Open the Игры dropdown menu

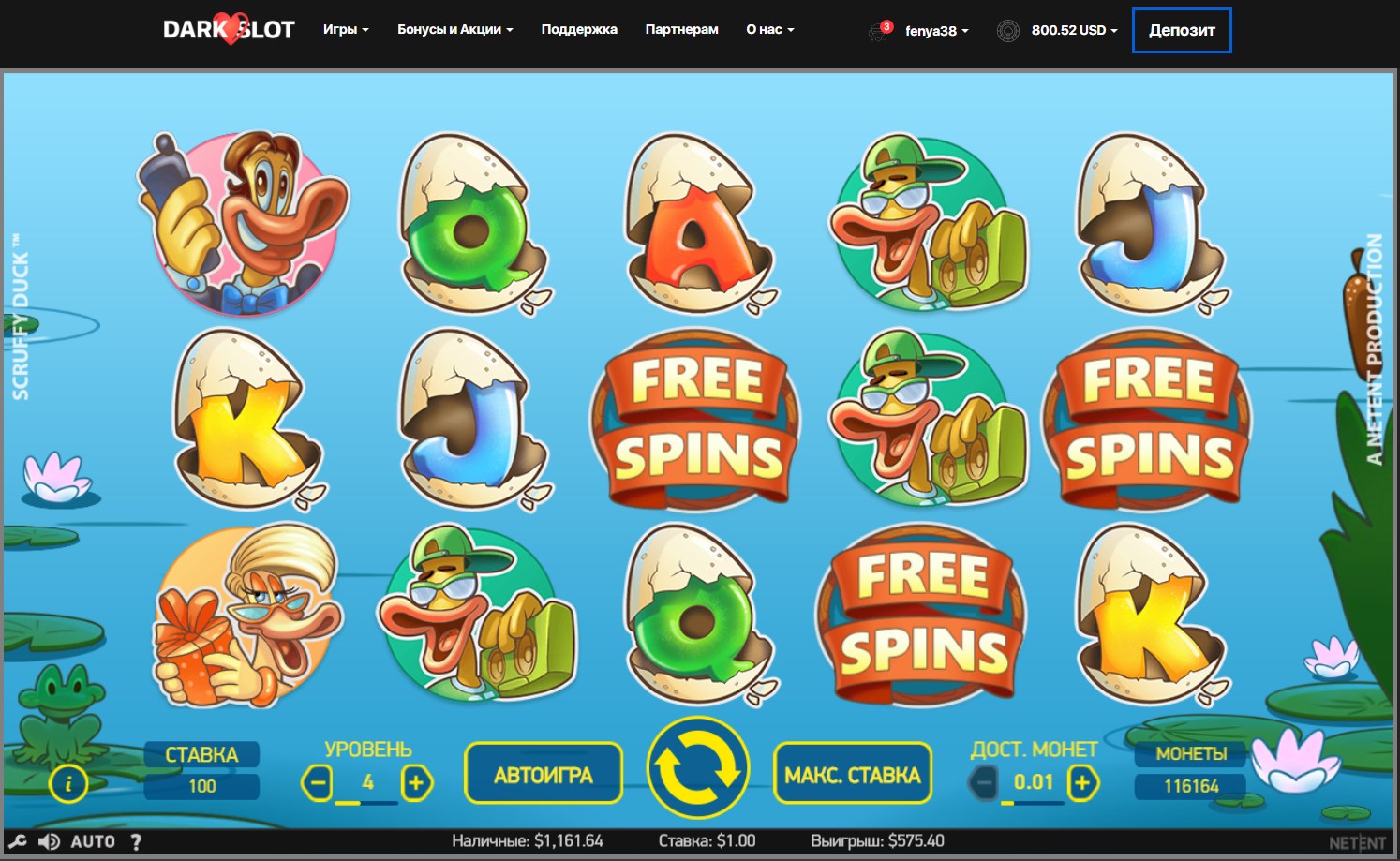[346, 29]
